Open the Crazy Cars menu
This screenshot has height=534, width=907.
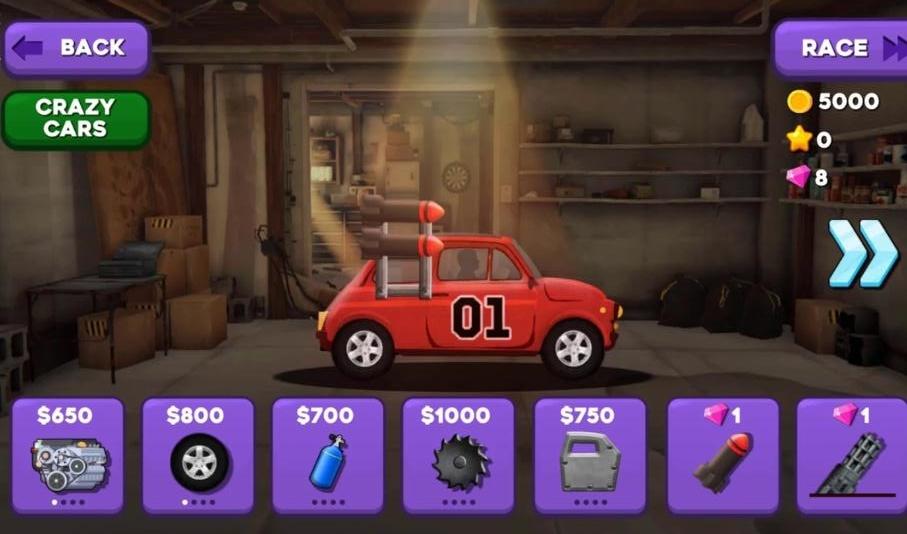[76, 119]
